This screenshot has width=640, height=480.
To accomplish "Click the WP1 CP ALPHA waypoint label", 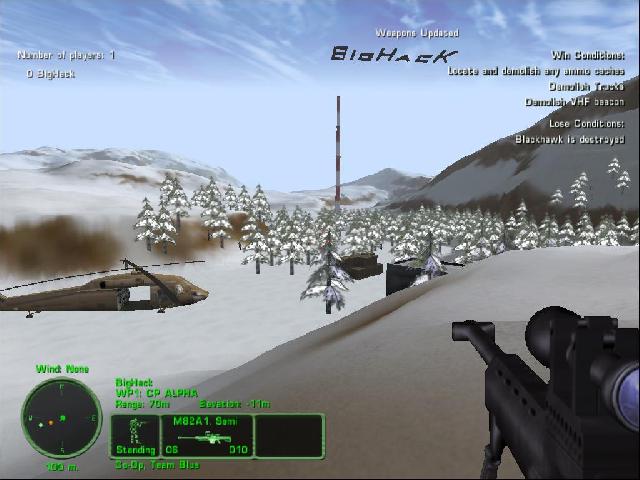I will point(157,393).
